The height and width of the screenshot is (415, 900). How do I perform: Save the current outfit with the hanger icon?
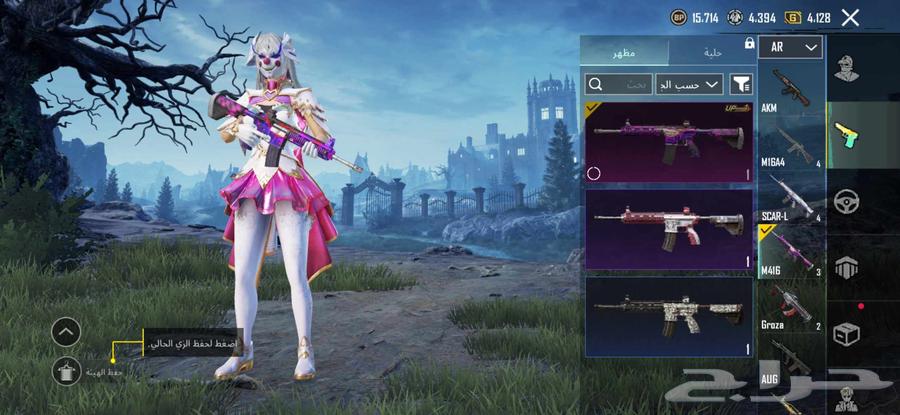66,370
